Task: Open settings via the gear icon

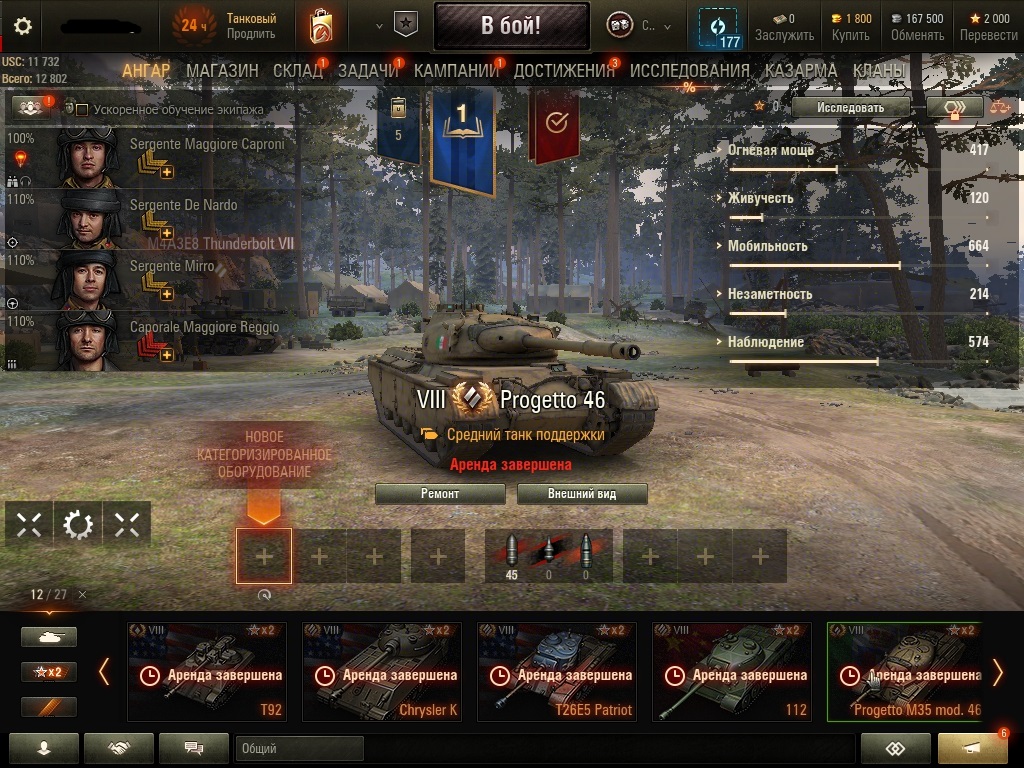Action: pyautogui.click(x=22, y=26)
